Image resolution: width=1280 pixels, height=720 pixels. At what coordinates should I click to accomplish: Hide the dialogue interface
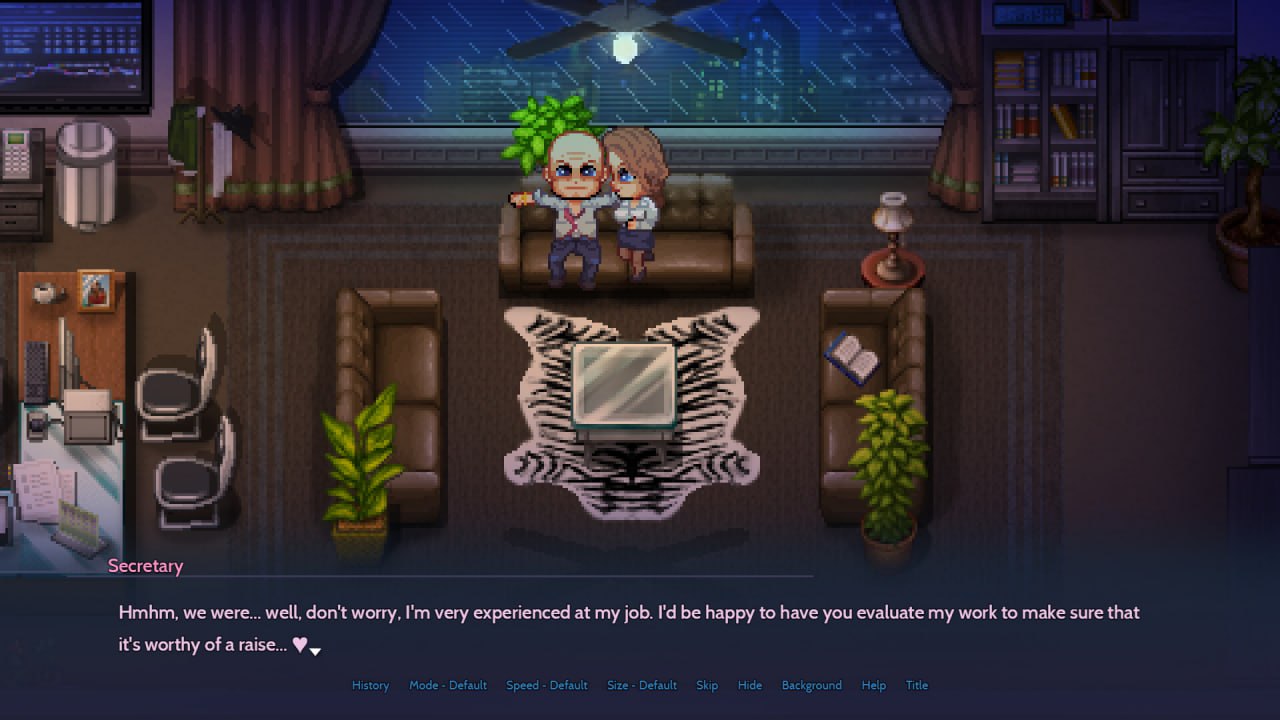[x=749, y=685]
